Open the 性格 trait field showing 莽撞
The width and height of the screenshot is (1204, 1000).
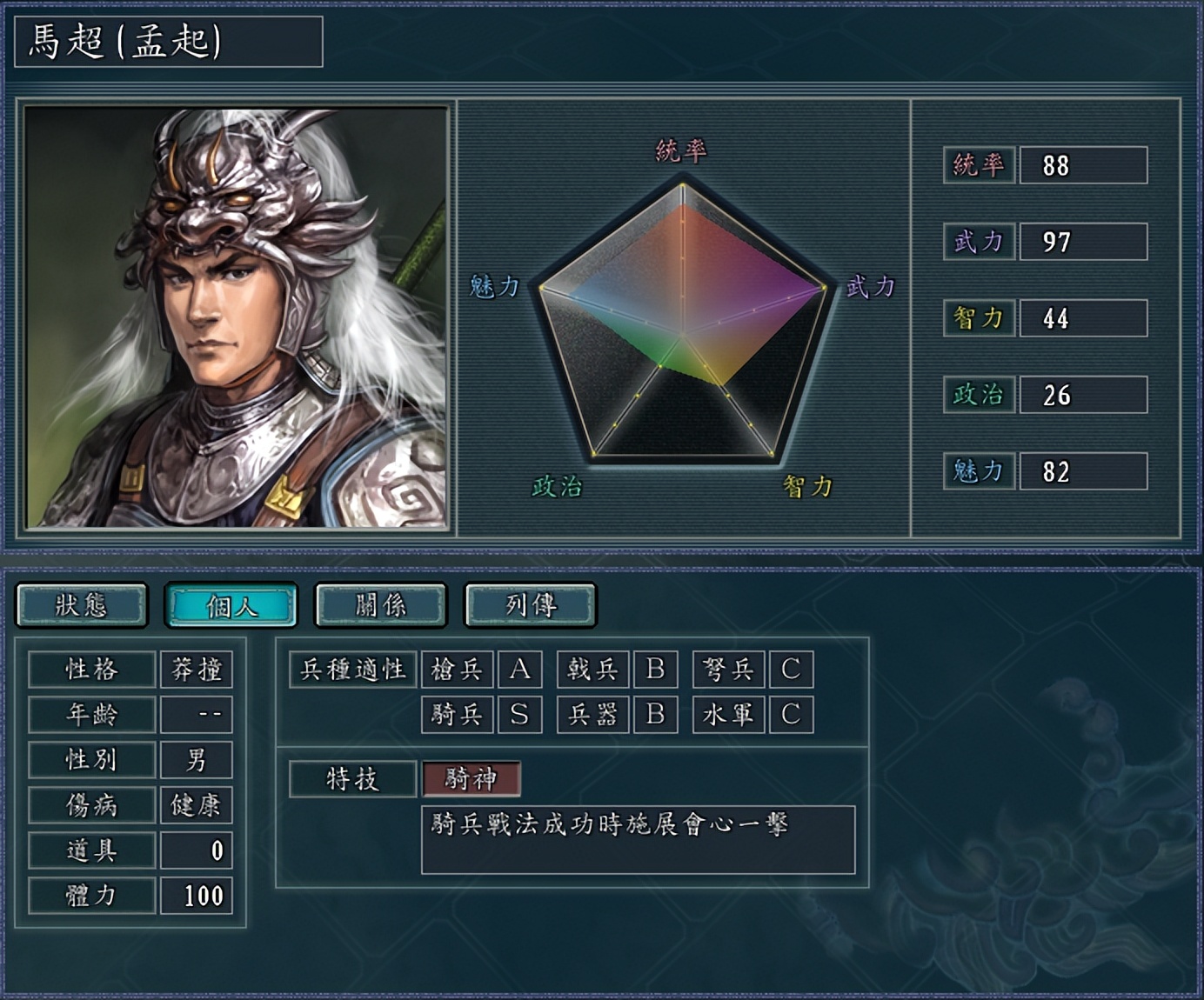[x=197, y=670]
